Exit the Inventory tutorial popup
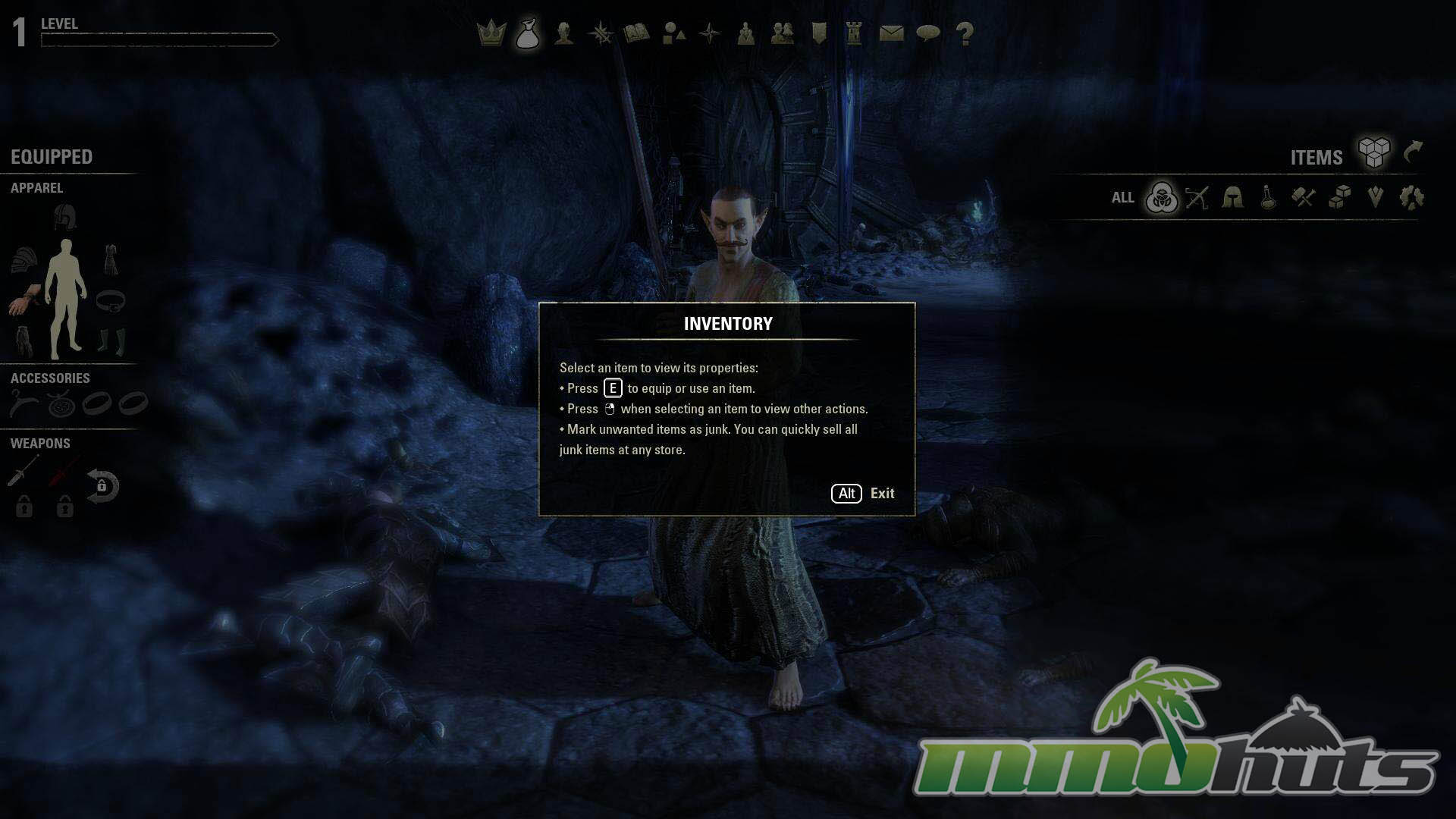 [863, 494]
